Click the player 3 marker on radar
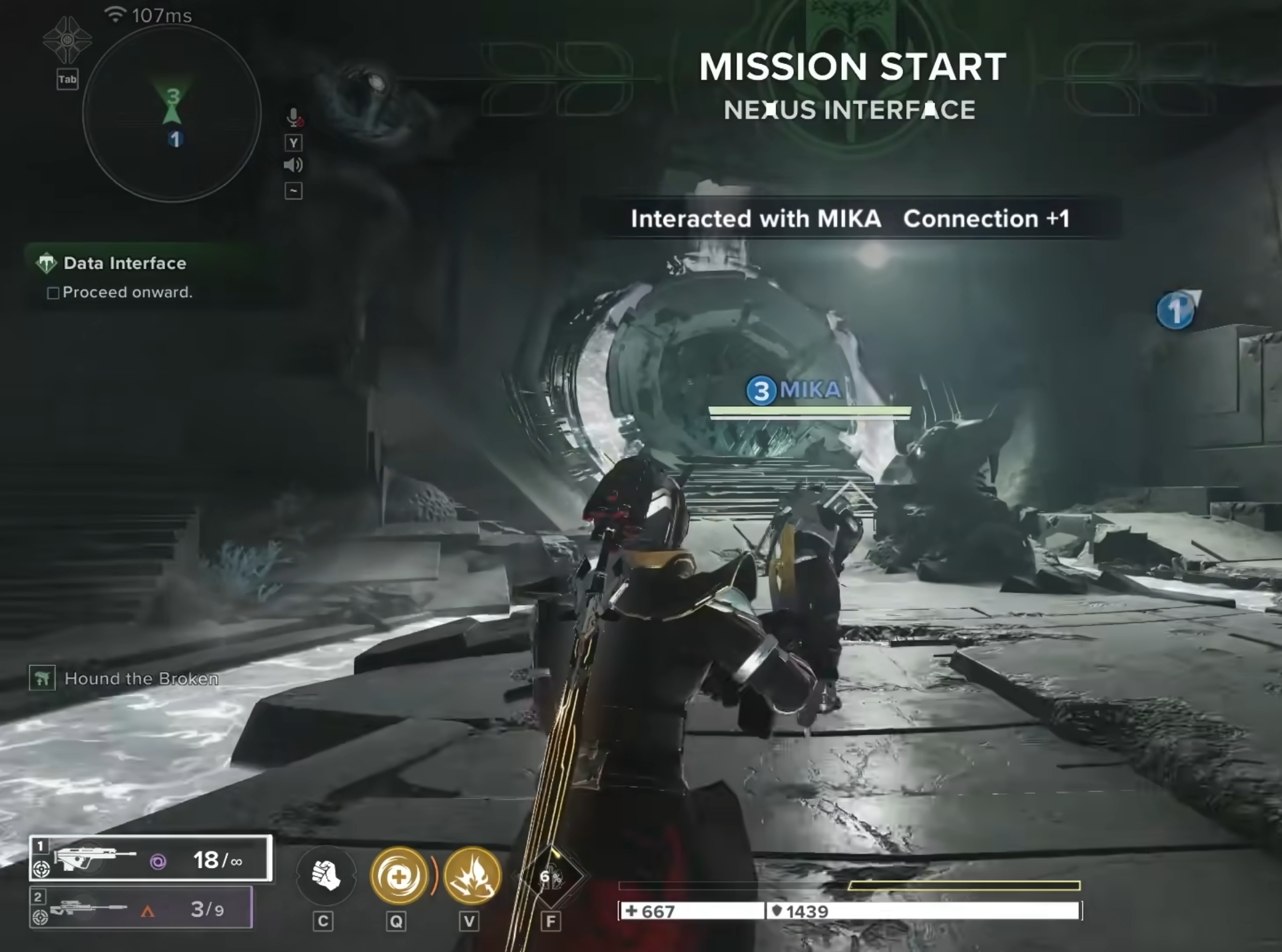The width and height of the screenshot is (1282, 952). 173,97
